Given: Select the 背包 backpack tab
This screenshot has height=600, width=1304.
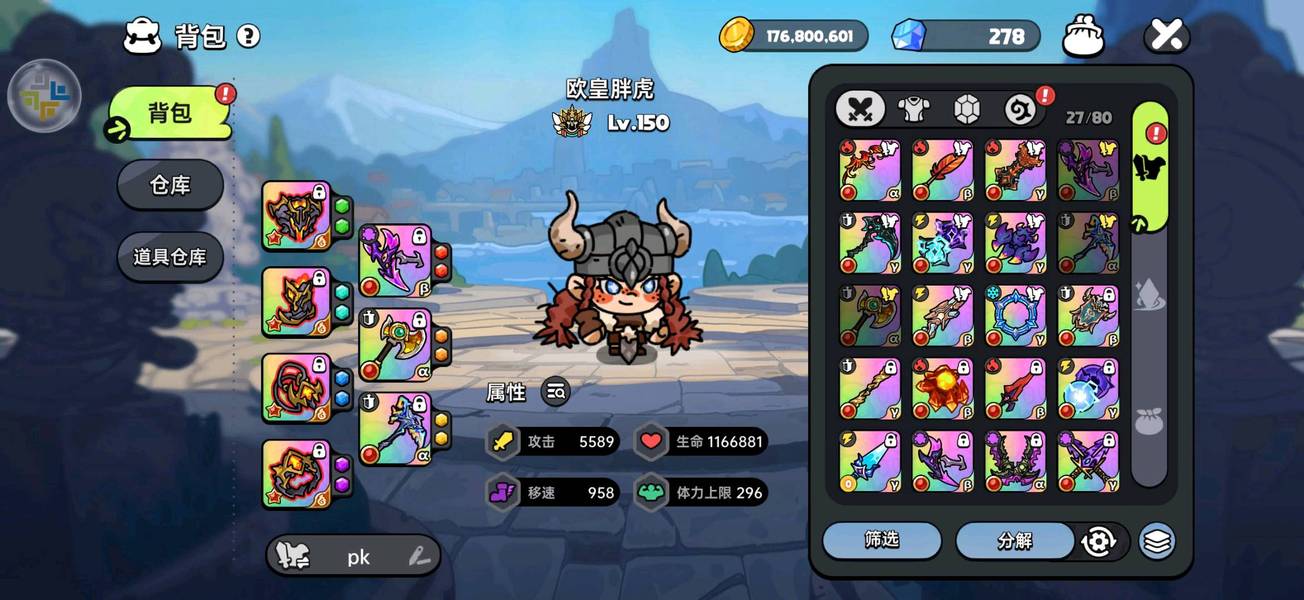Looking at the screenshot, I should point(170,113).
